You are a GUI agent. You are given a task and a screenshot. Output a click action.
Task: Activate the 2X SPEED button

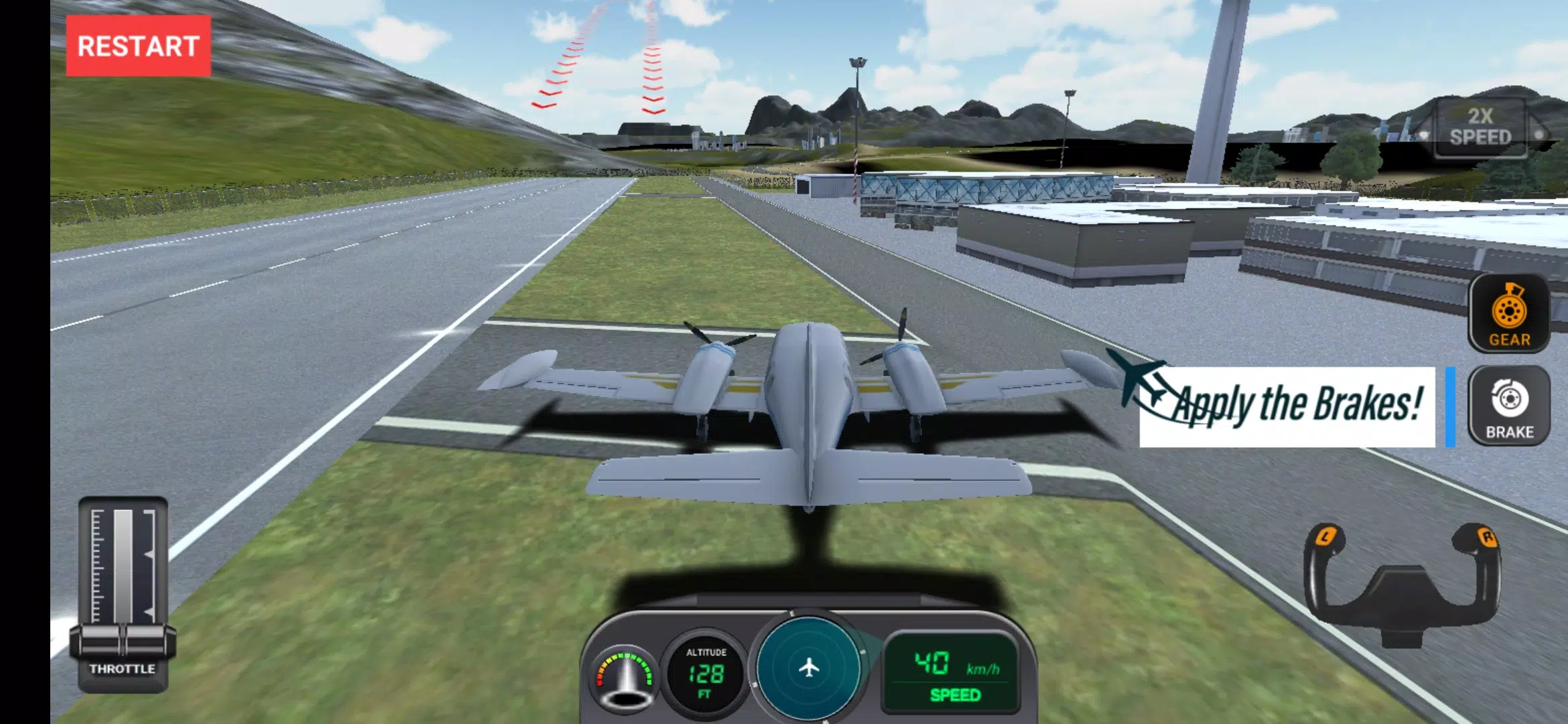tap(1480, 127)
